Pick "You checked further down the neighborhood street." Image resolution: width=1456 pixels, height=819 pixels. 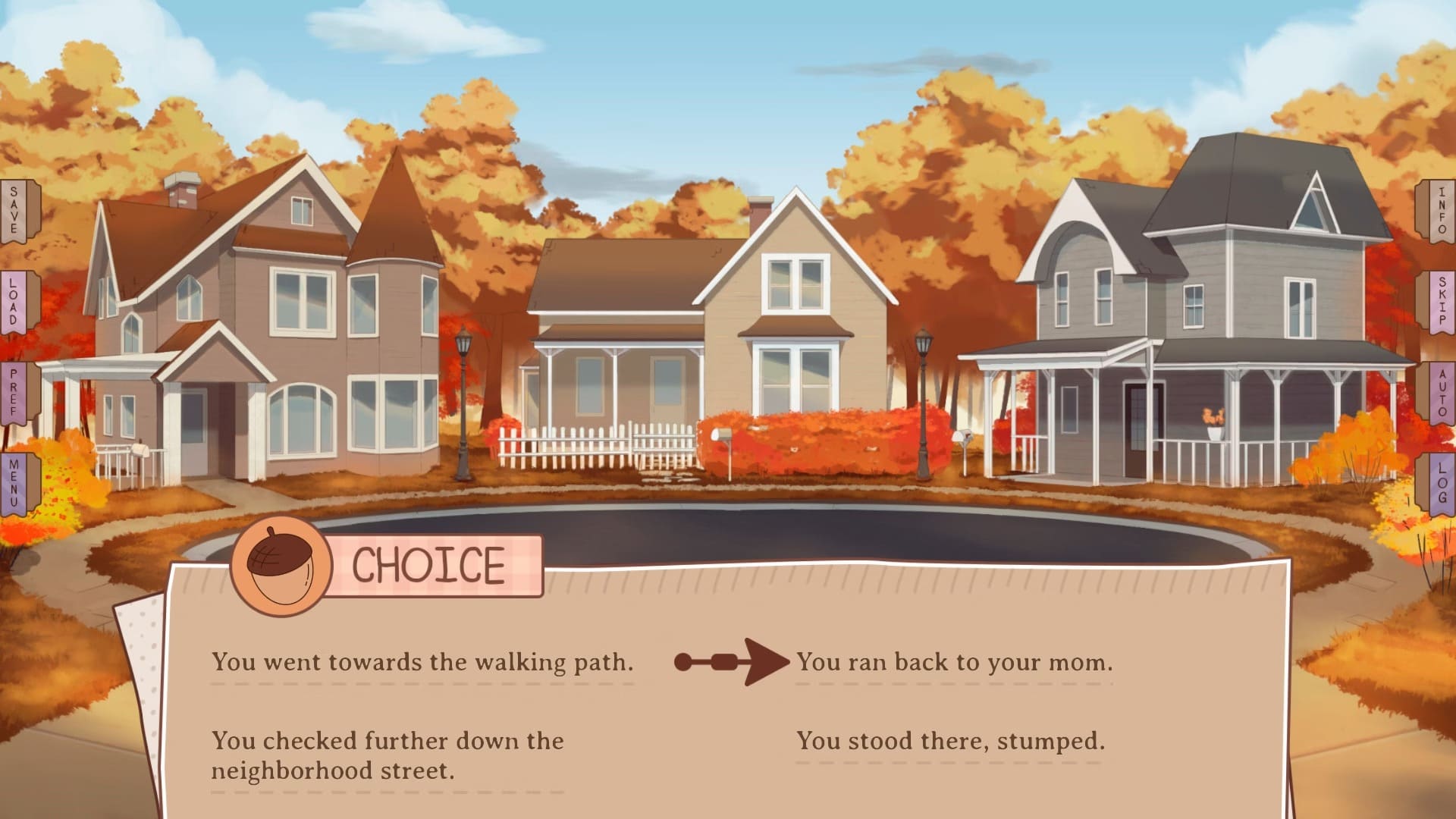click(387, 755)
